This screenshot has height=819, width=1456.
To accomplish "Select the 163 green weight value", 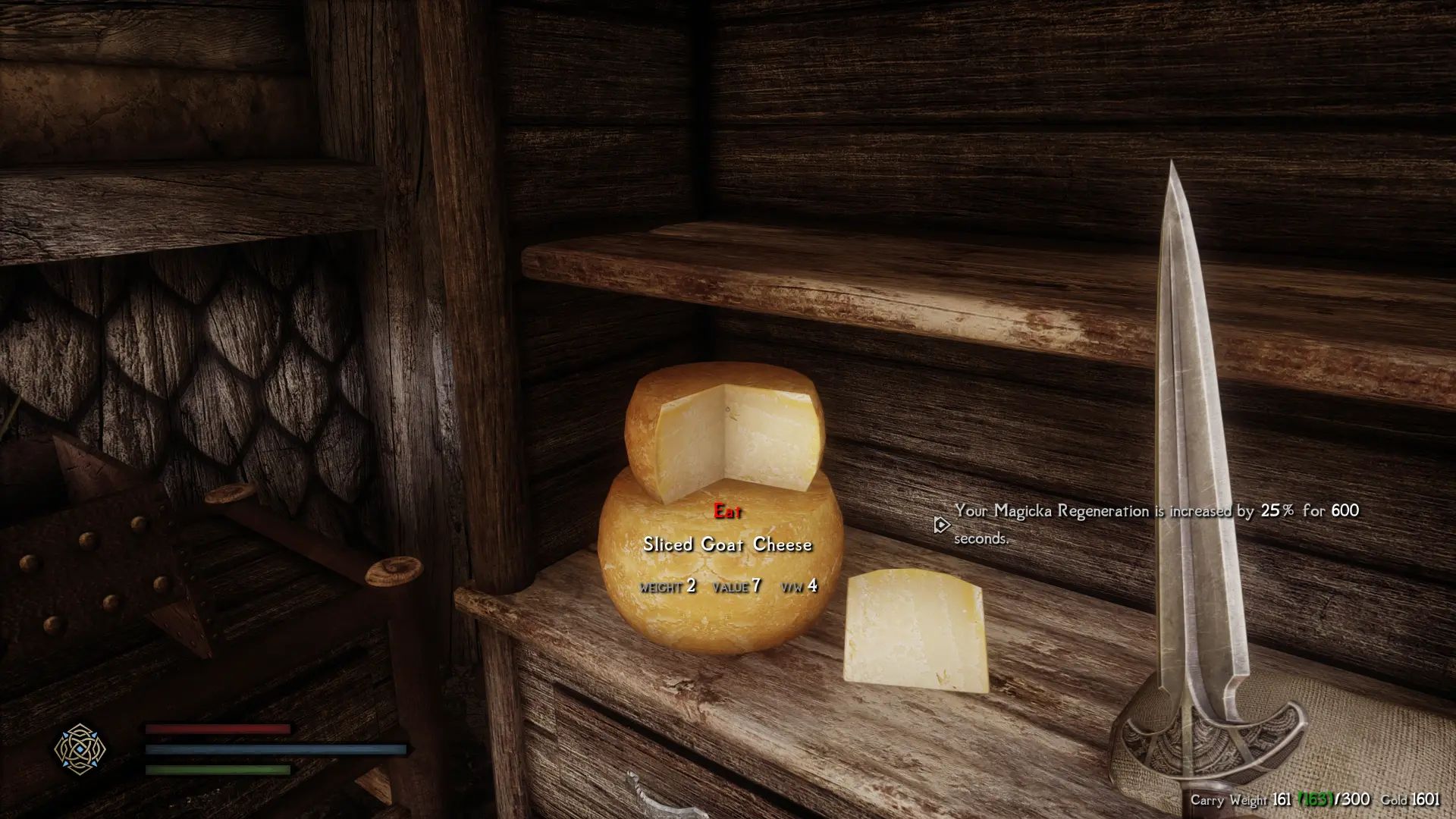I will (1316, 799).
